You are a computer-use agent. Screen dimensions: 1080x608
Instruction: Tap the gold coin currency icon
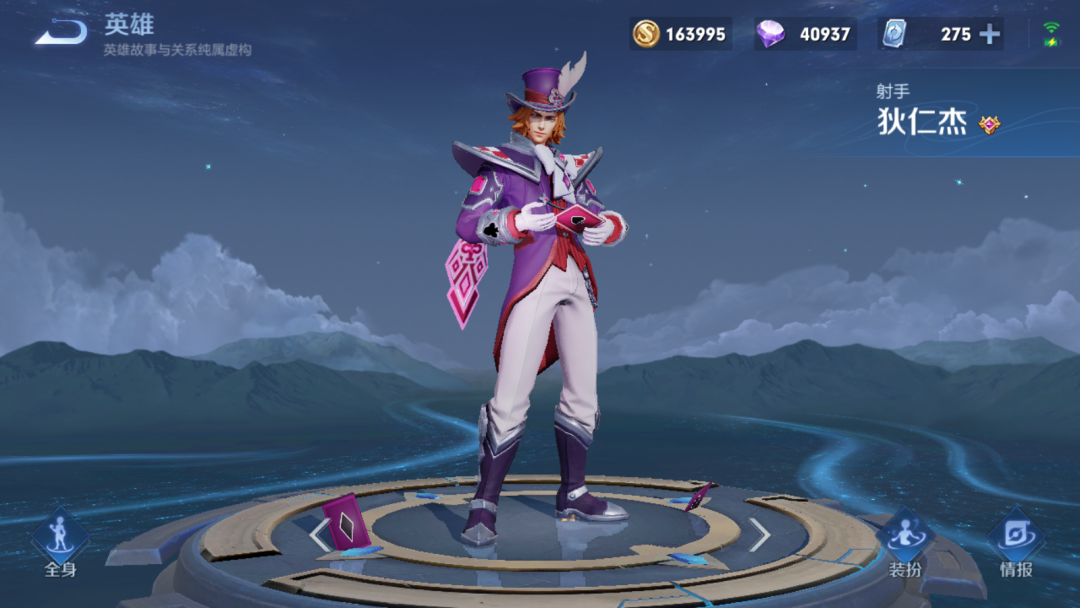tap(646, 34)
